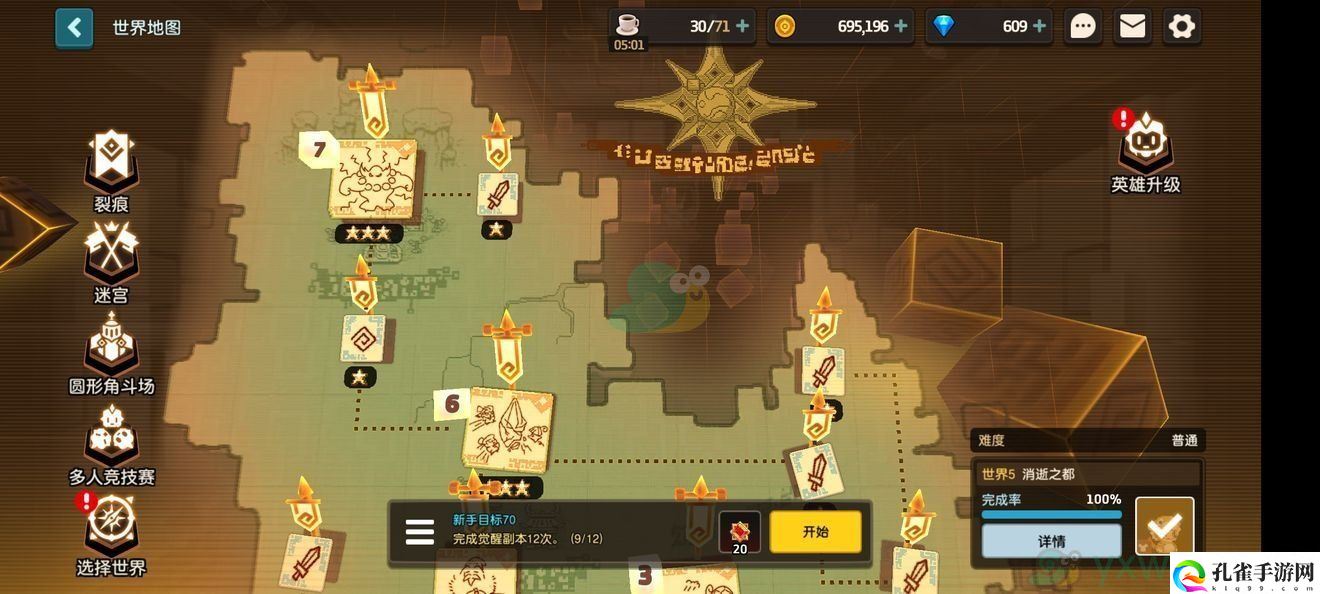Click the yellow 开始 start button
The height and width of the screenshot is (594, 1320).
point(815,532)
